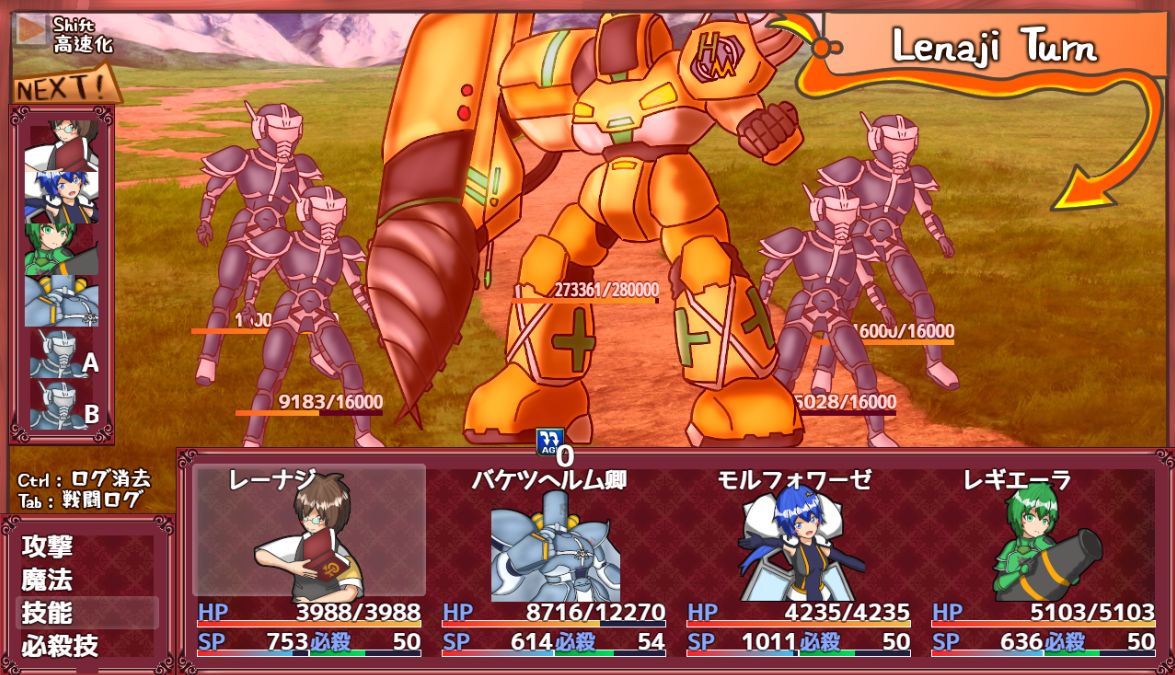
Task: Toggle the 高速化 fast-forward play button
Action: pos(32,30)
